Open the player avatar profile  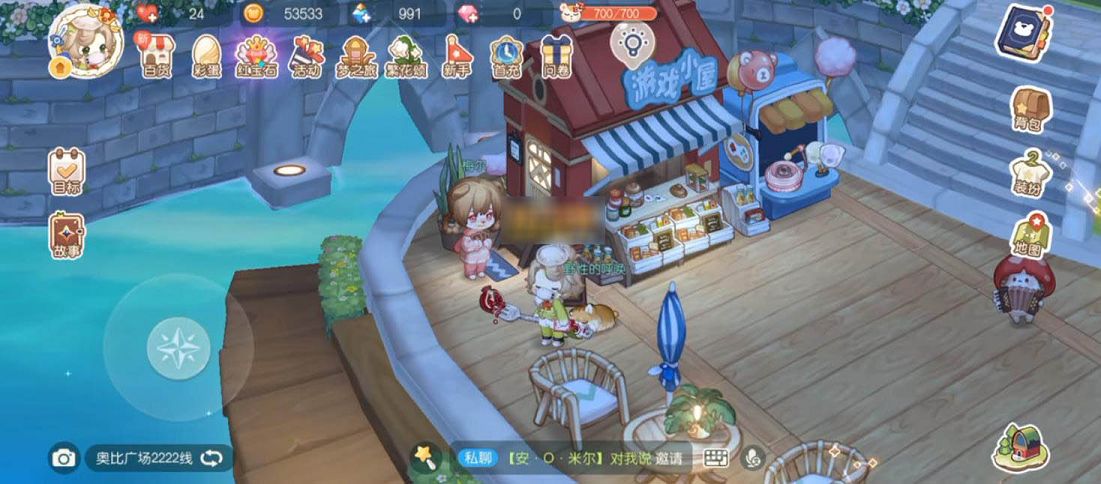(85, 40)
